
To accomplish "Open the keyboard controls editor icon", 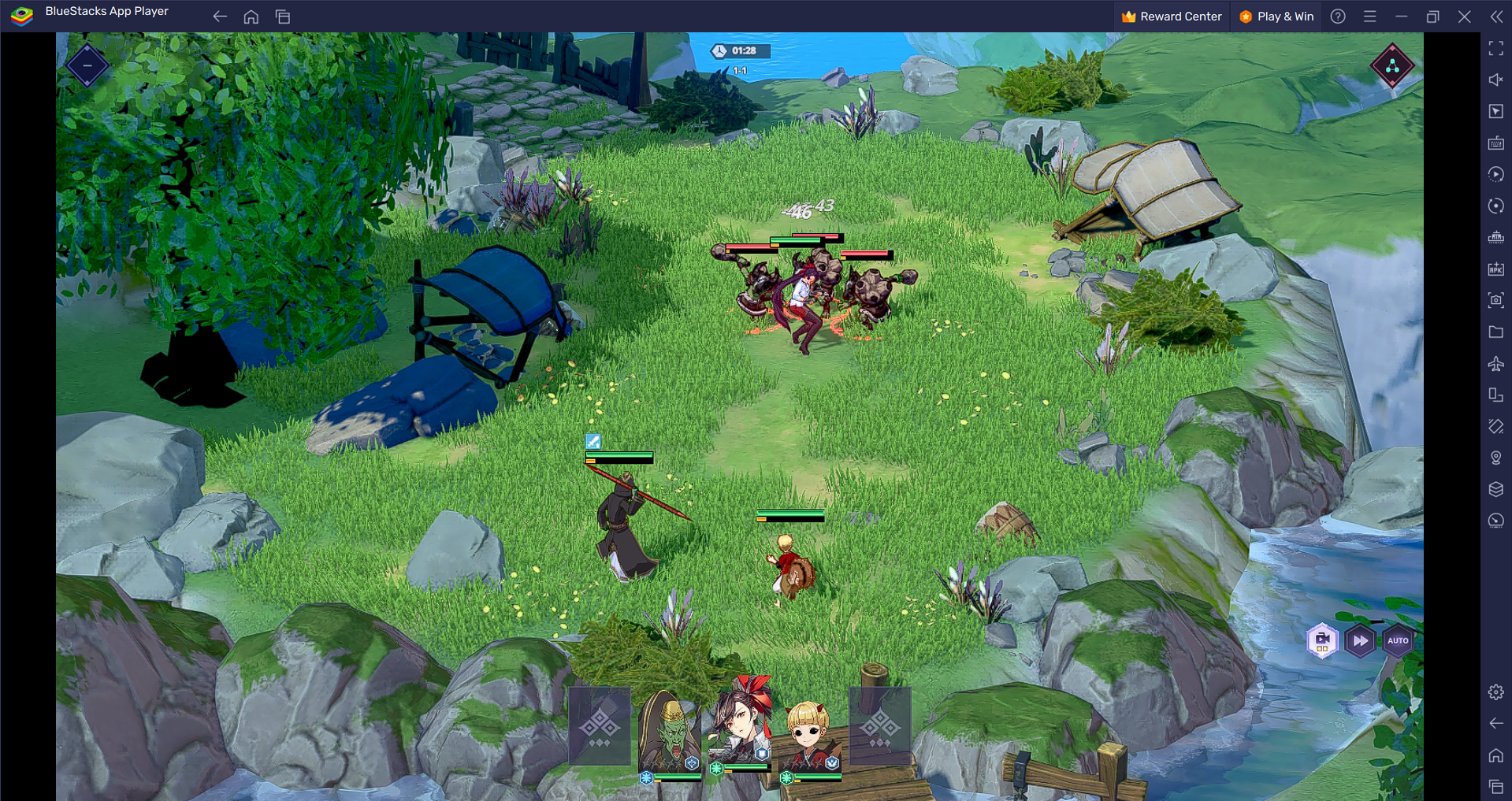I will [1495, 143].
